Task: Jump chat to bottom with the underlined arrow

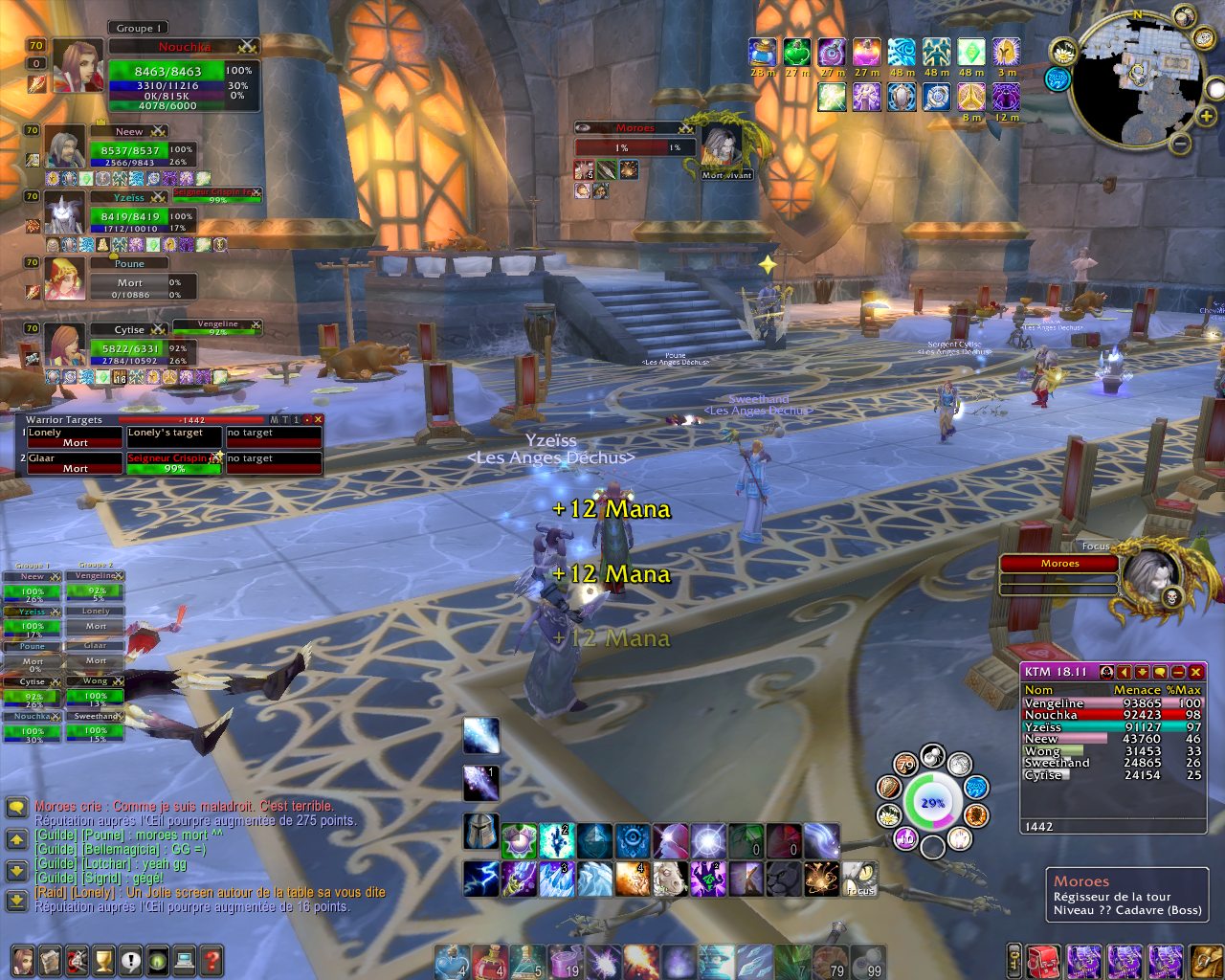Action: pyautogui.click(x=16, y=901)
